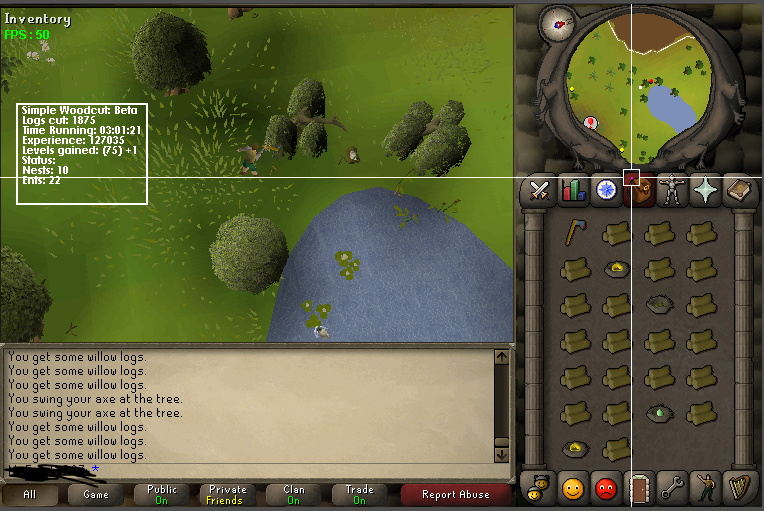Toggle the Public chat filter
The width and height of the screenshot is (764, 511).
point(162,494)
